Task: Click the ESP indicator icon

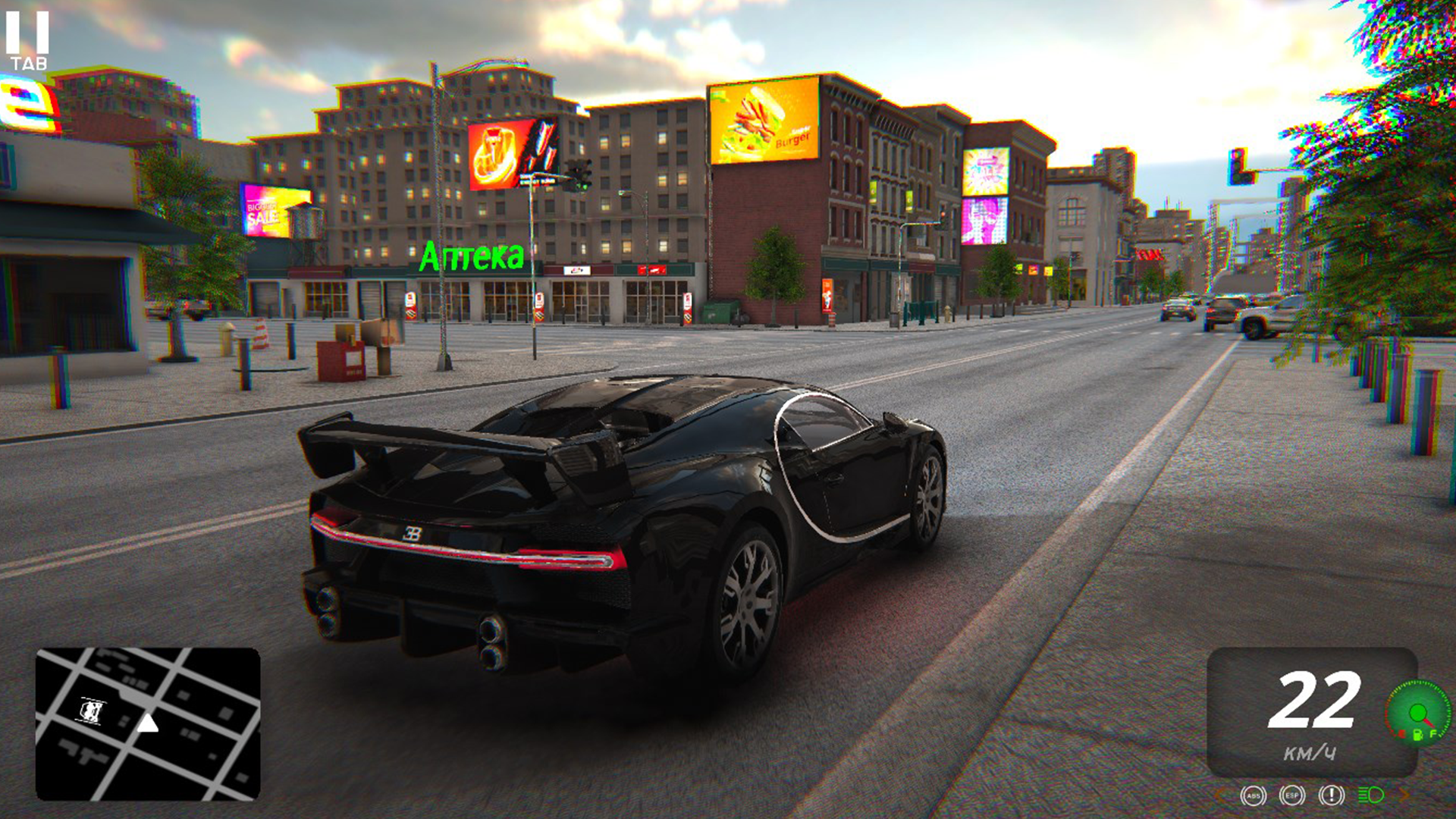Action: [1291, 796]
